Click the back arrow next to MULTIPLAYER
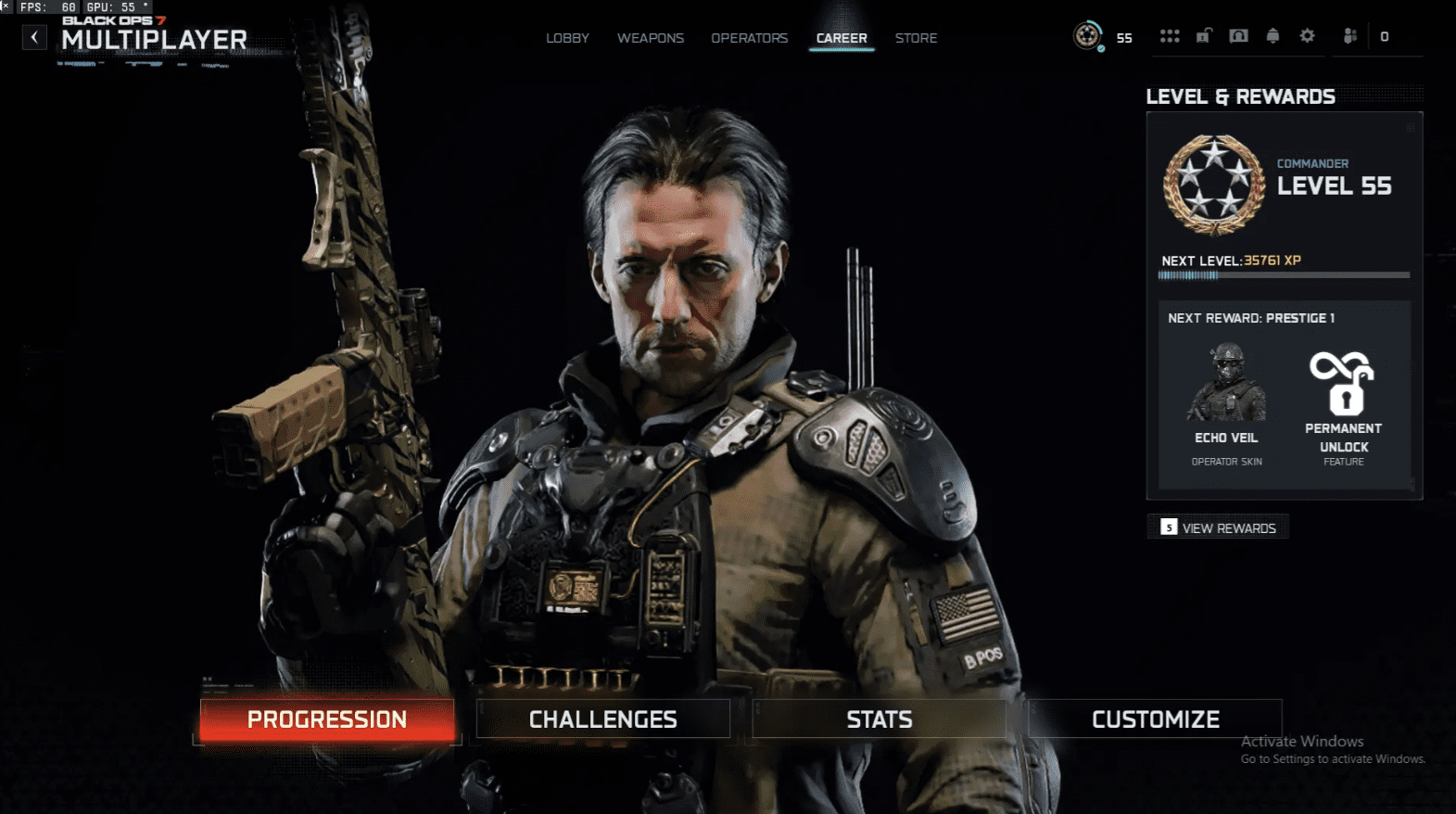The image size is (1456, 814). 34,37
